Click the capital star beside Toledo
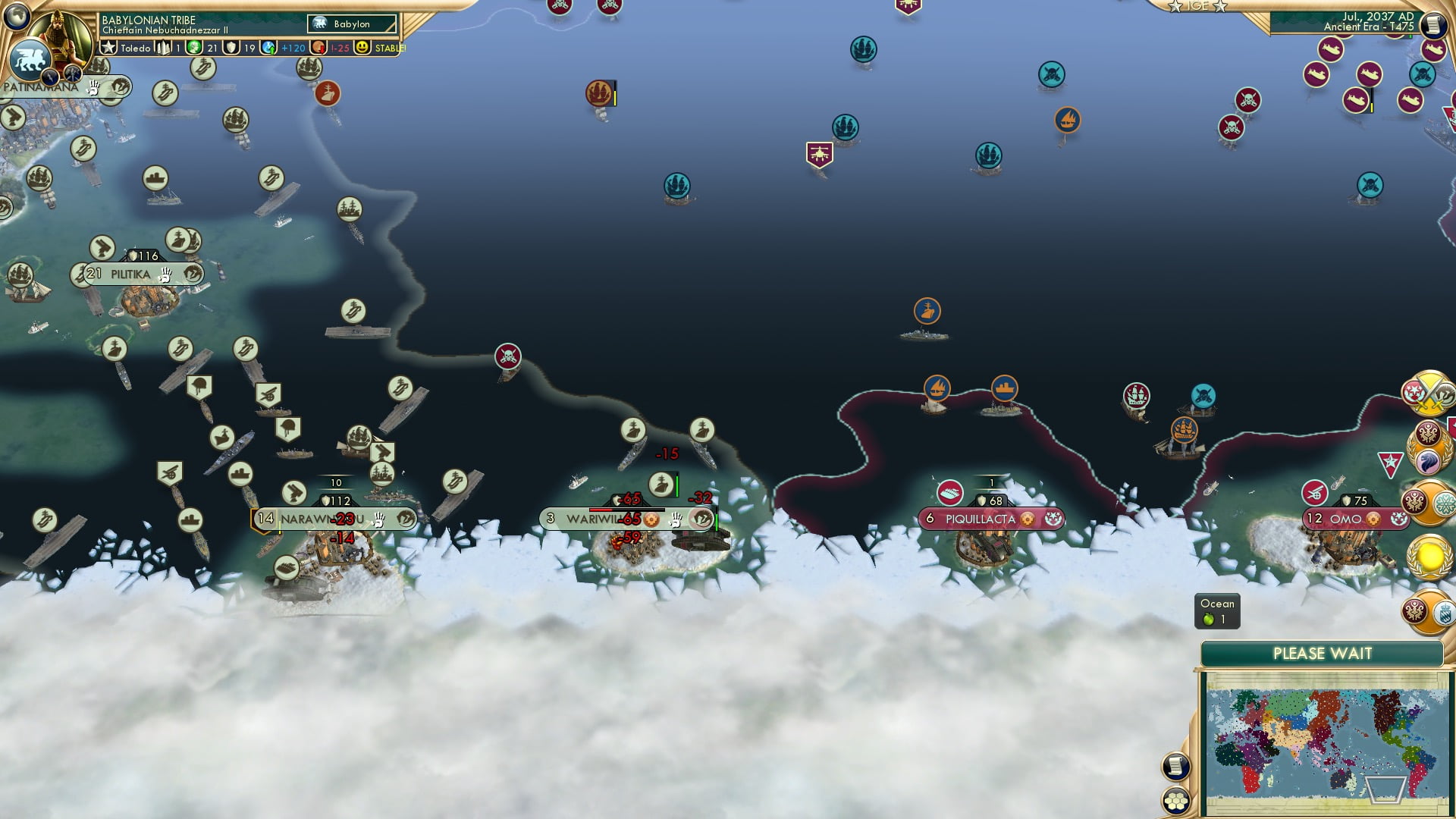 click(x=108, y=47)
